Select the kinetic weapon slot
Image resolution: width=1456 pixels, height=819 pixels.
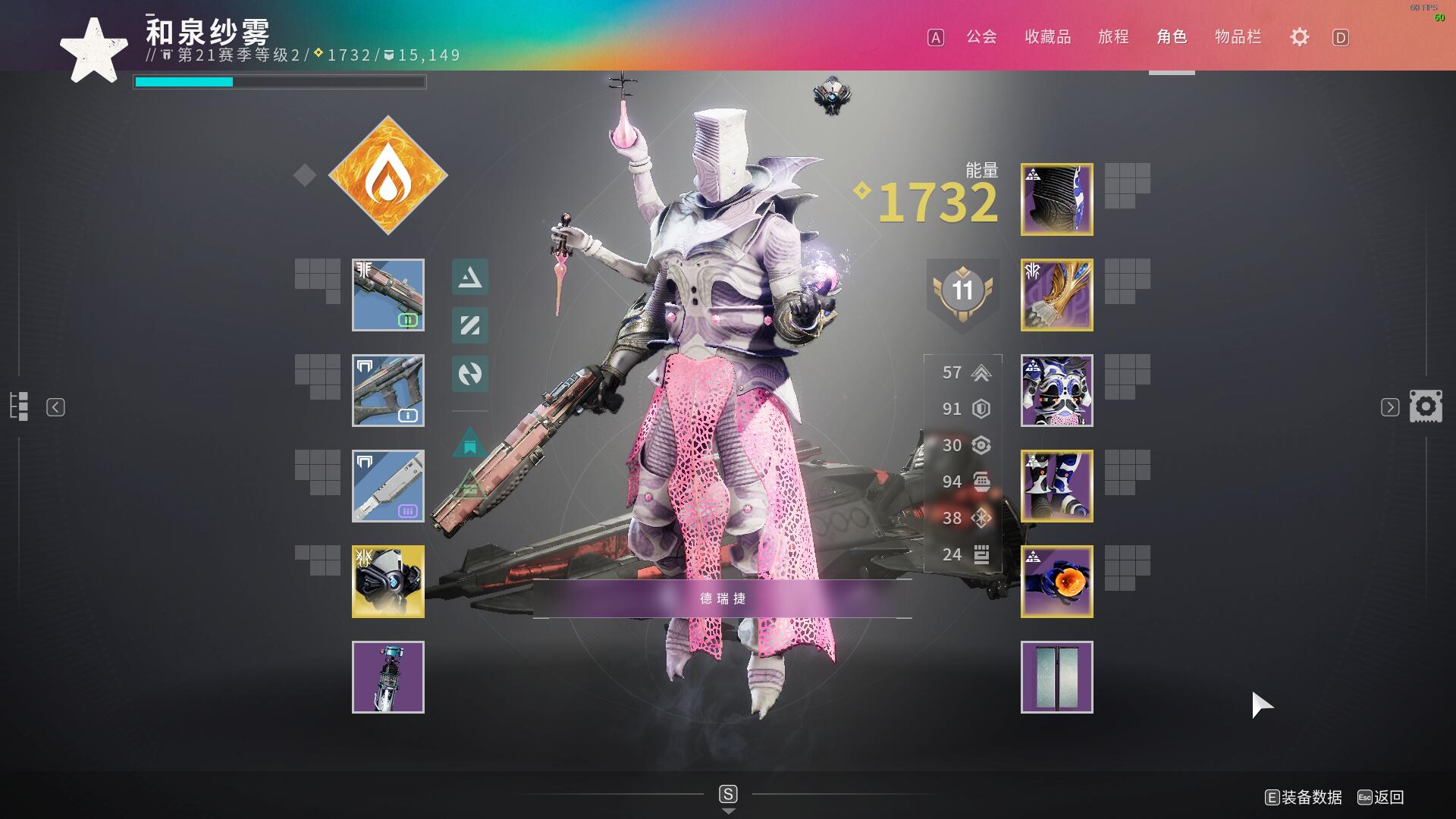coord(388,295)
